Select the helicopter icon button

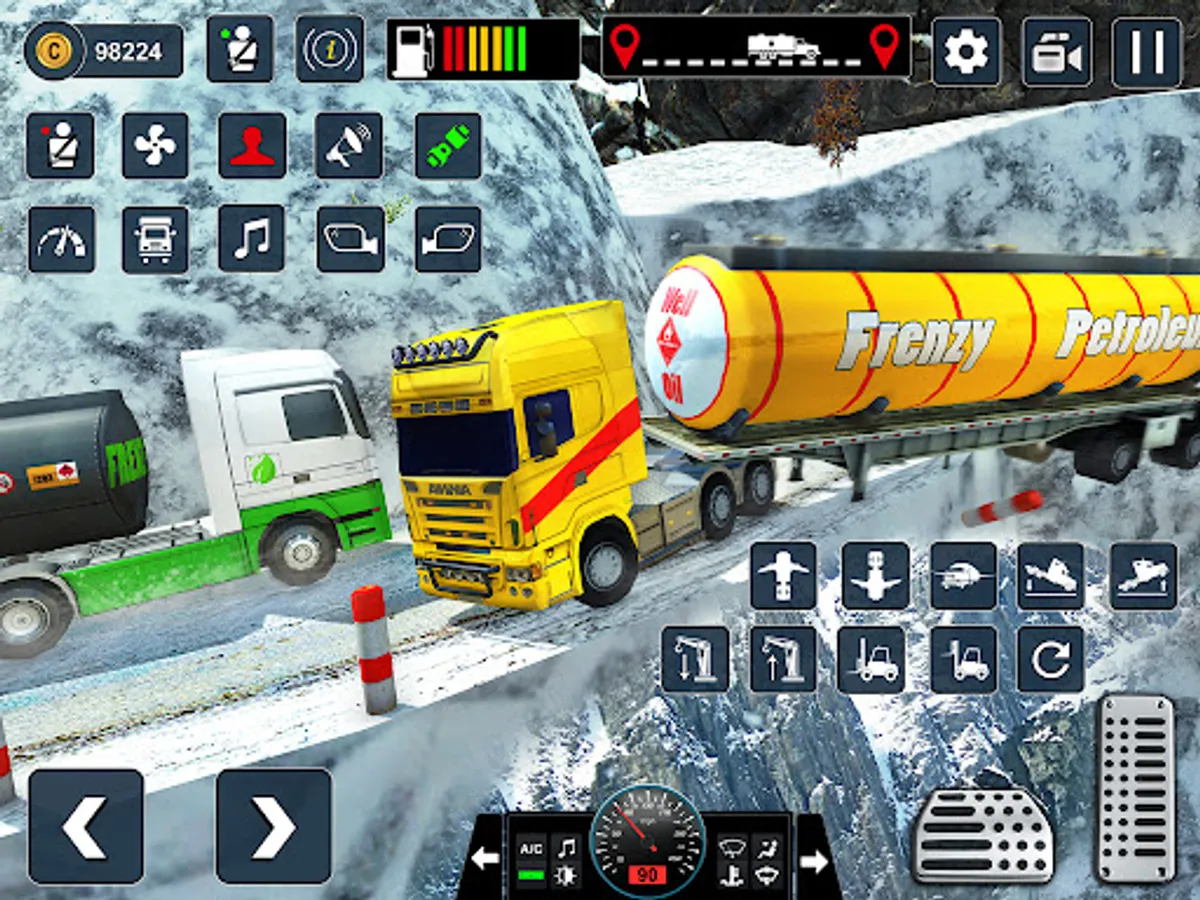[963, 576]
